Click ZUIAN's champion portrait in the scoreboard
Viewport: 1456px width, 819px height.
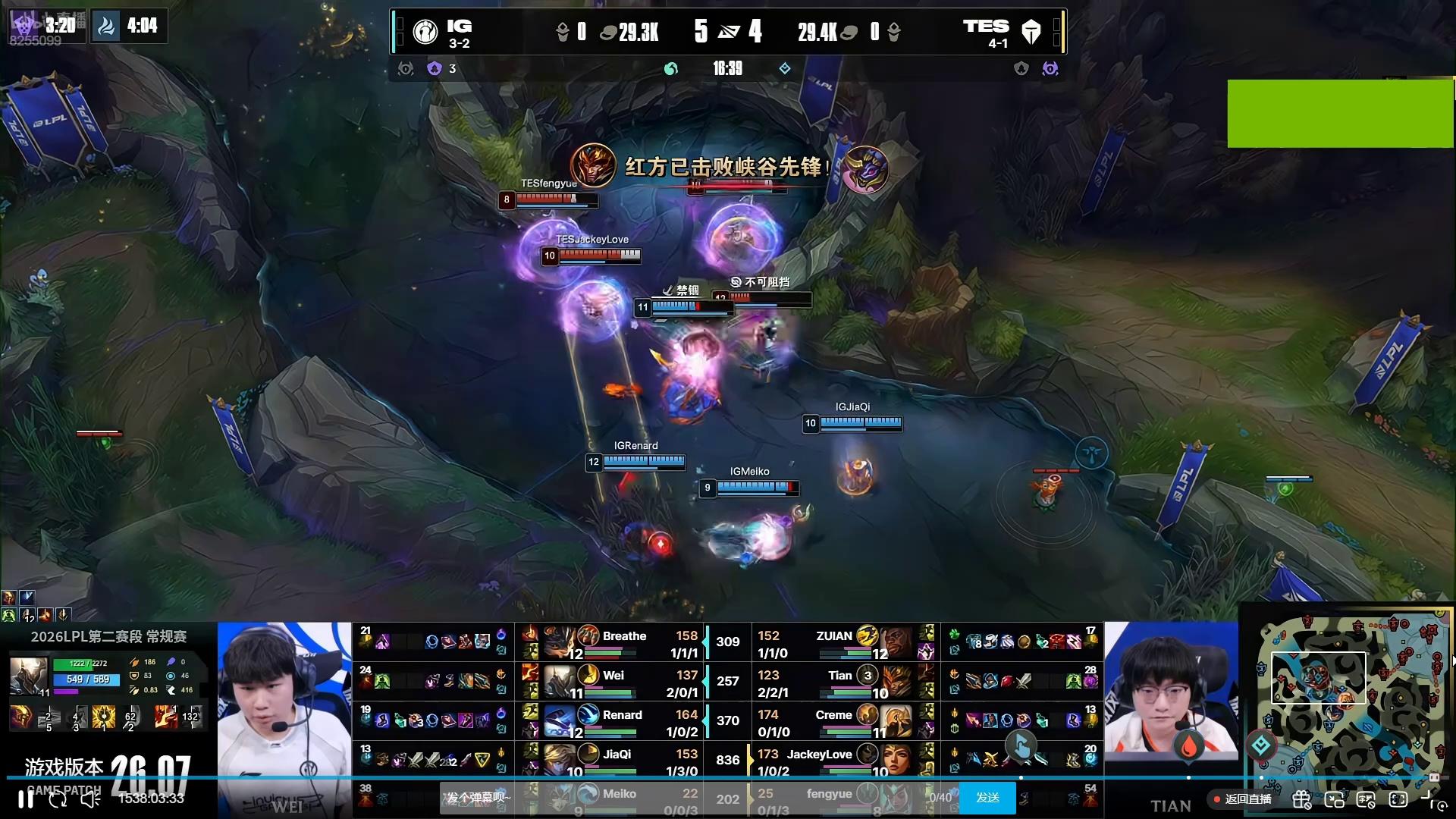[x=896, y=643]
